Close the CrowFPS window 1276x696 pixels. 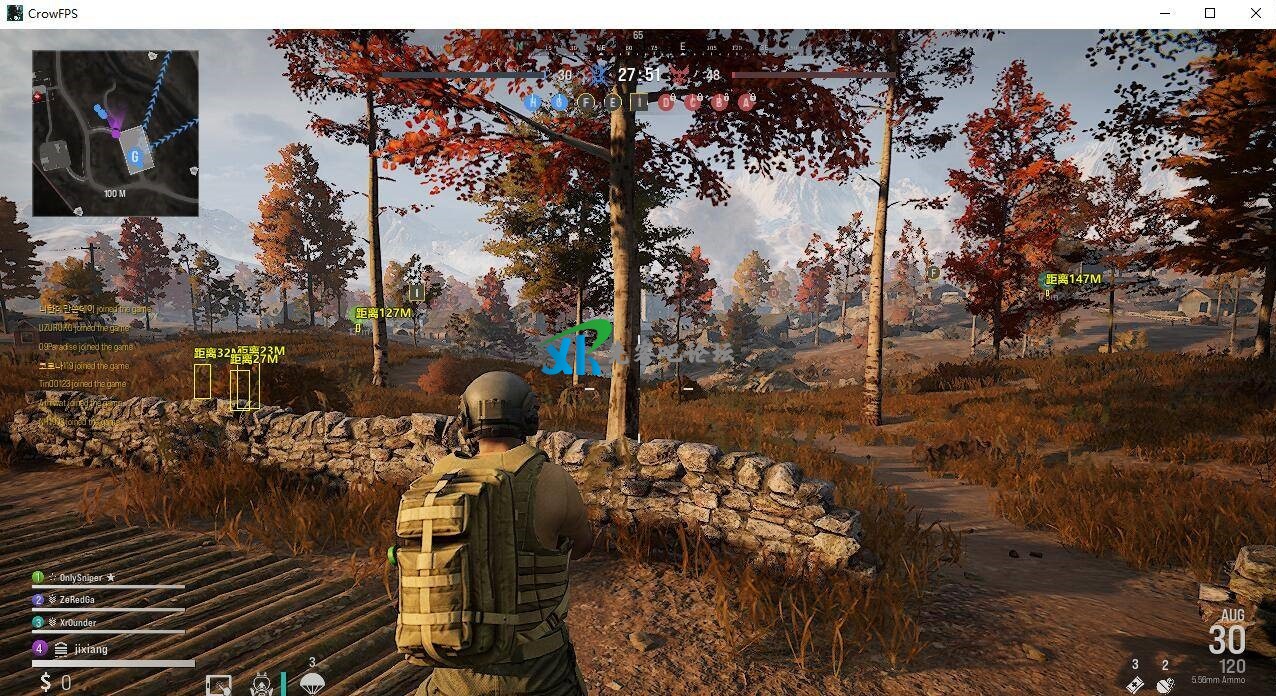tap(1256, 13)
